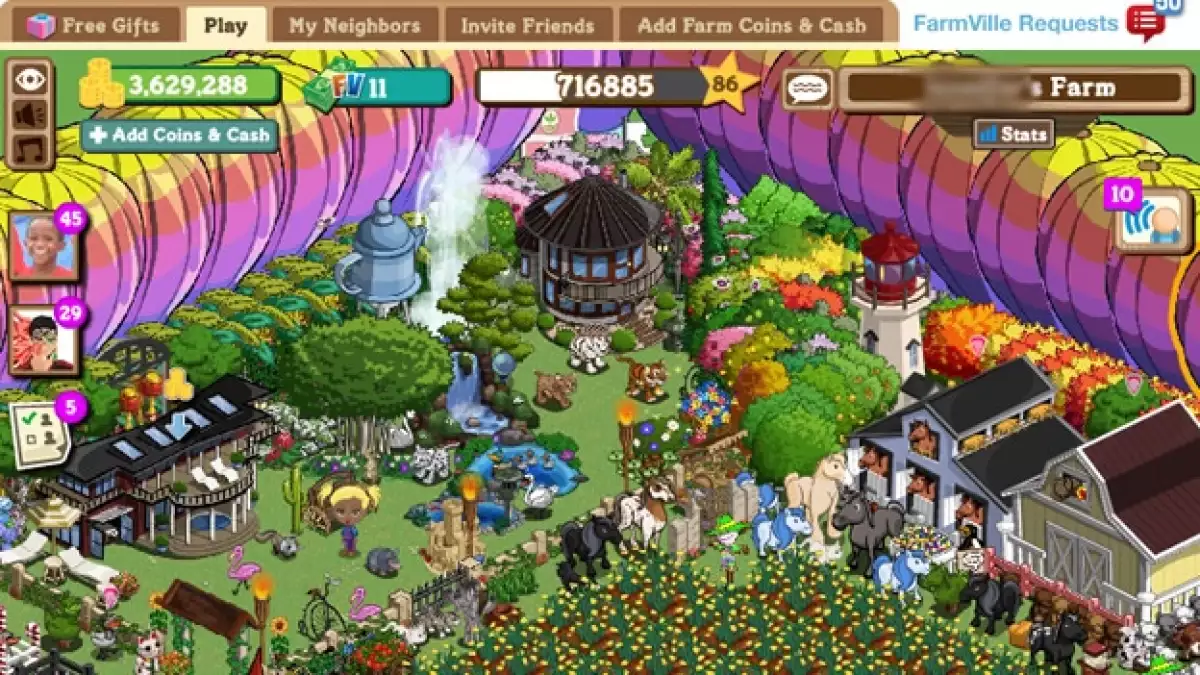Switch to the Play tab
The width and height of the screenshot is (1200, 675).
click(225, 25)
